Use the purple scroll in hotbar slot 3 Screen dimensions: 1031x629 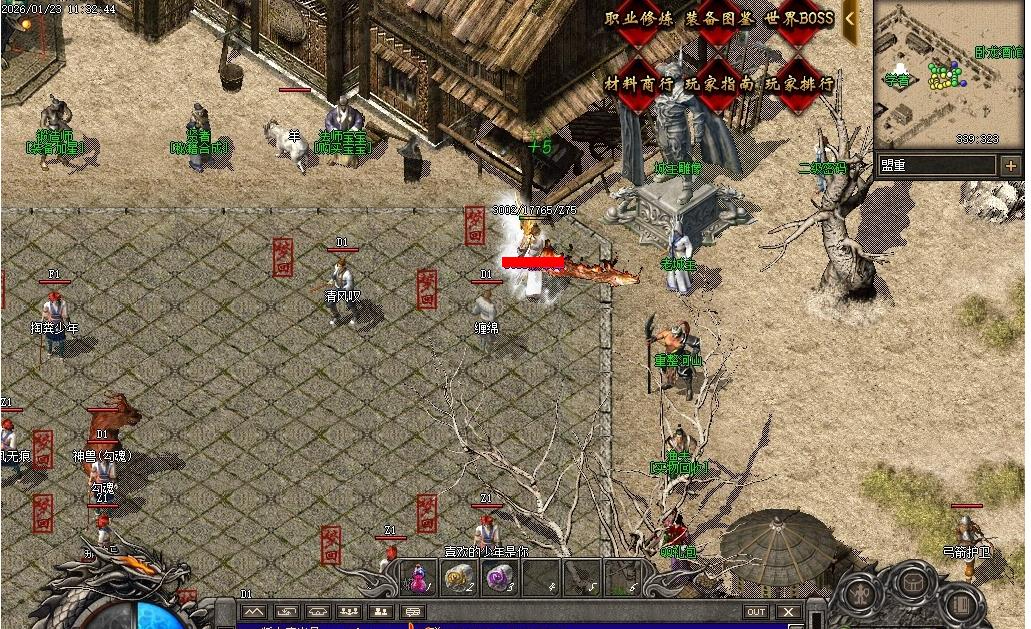pyautogui.click(x=498, y=578)
